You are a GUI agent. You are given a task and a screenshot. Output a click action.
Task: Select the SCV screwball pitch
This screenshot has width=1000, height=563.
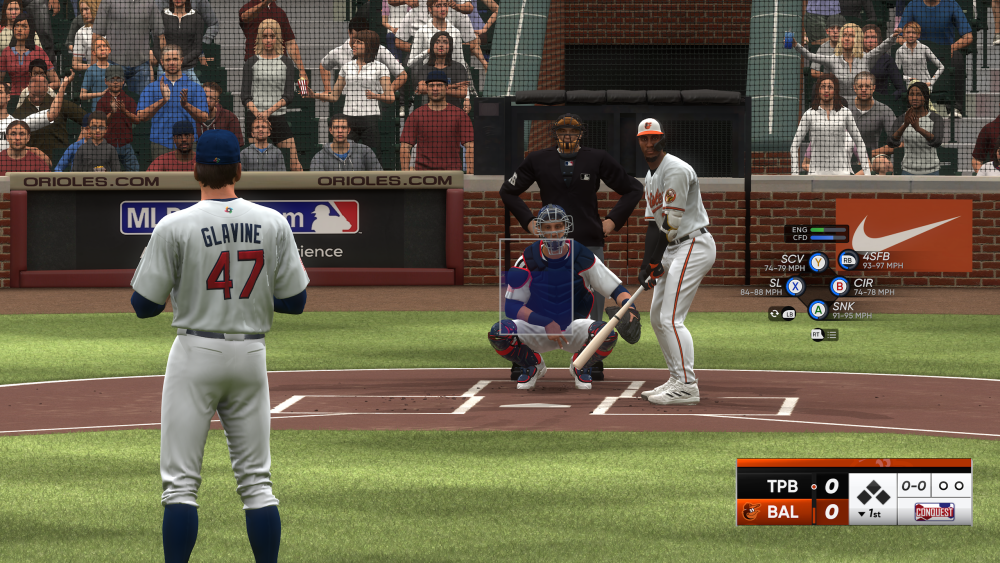pyautogui.click(x=818, y=262)
